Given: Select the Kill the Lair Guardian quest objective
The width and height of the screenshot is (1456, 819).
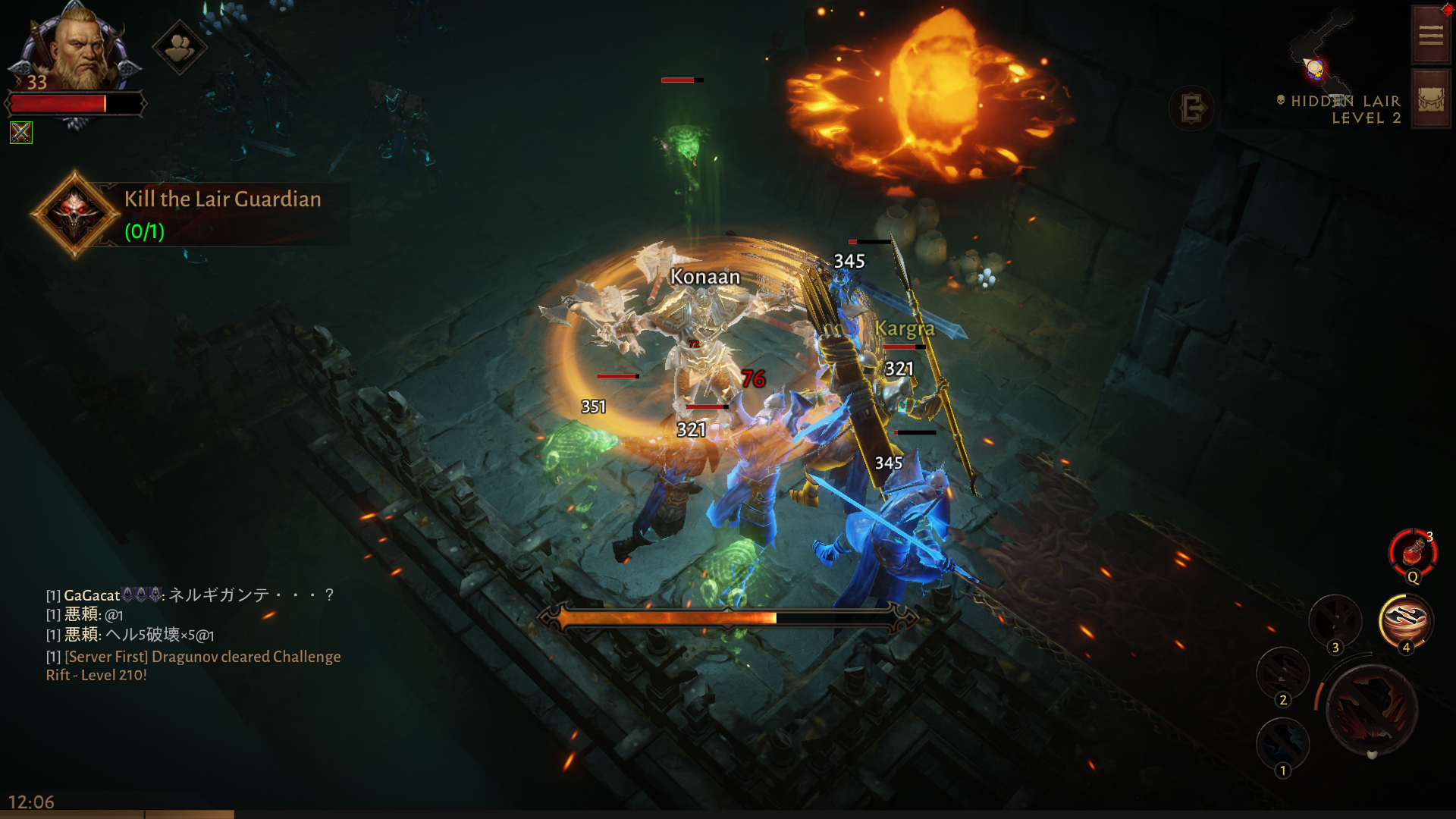Looking at the screenshot, I should pyautogui.click(x=222, y=199).
